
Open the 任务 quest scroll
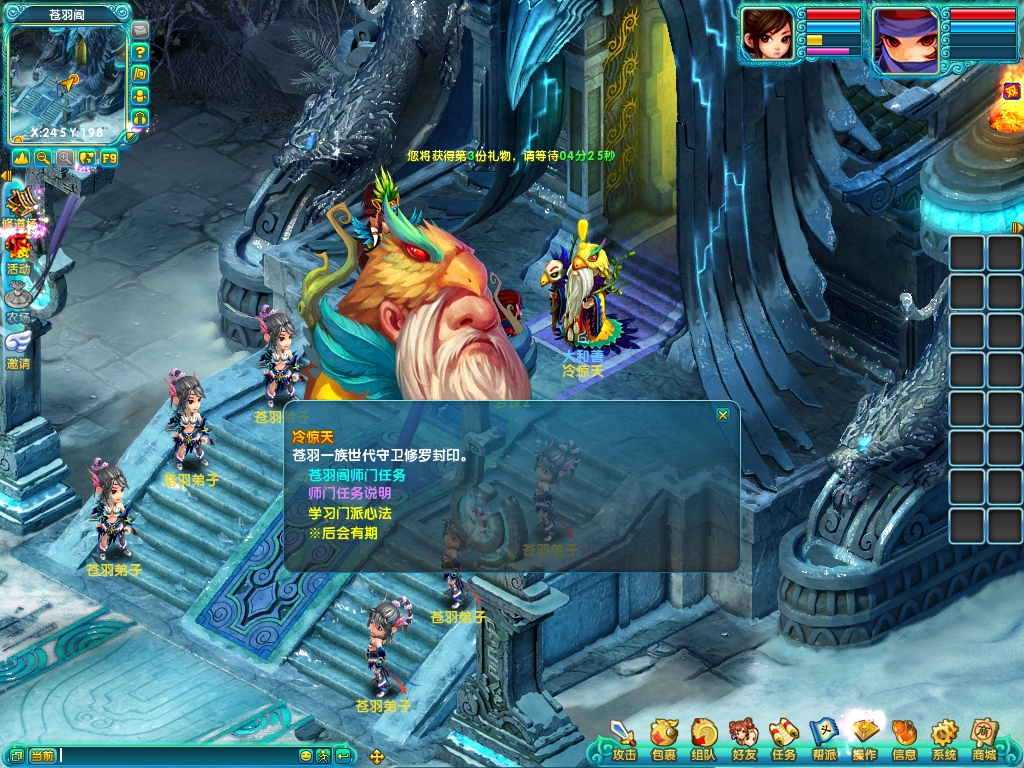point(783,741)
